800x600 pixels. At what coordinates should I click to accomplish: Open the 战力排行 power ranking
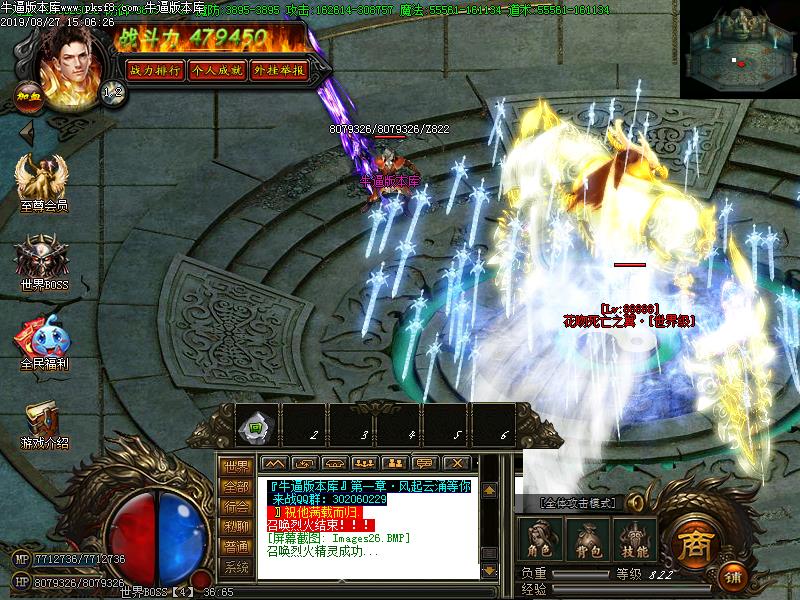point(154,70)
